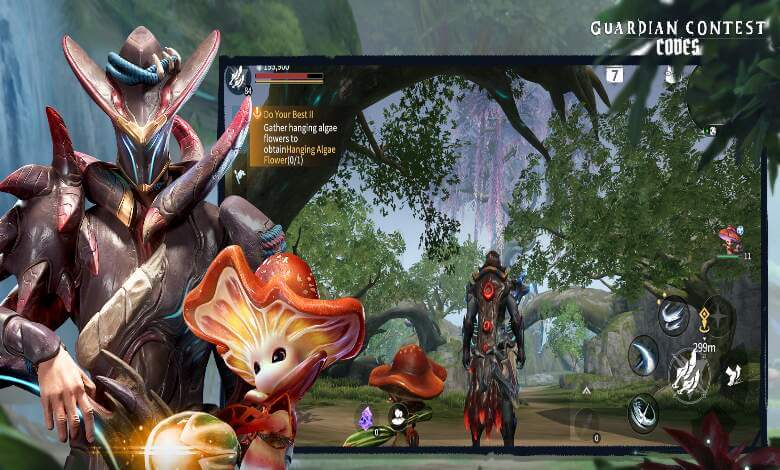Select the mushroom pet portrait
This screenshot has height=470, width=780.
[x=730, y=240]
